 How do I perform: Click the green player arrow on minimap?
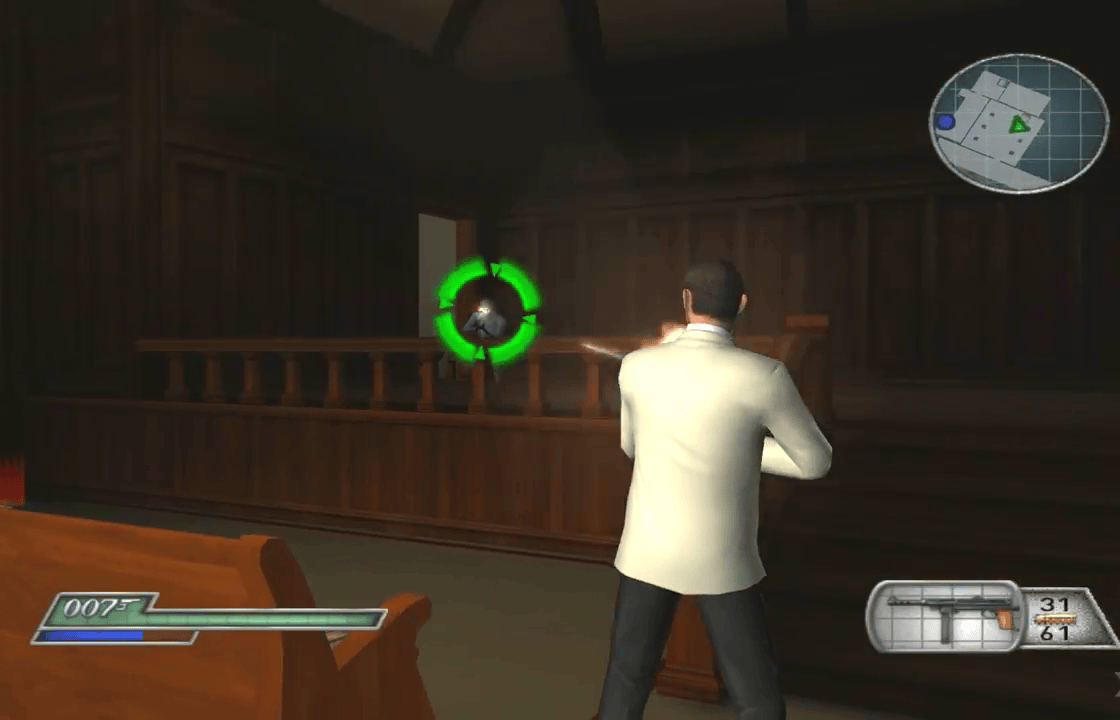tap(1019, 124)
